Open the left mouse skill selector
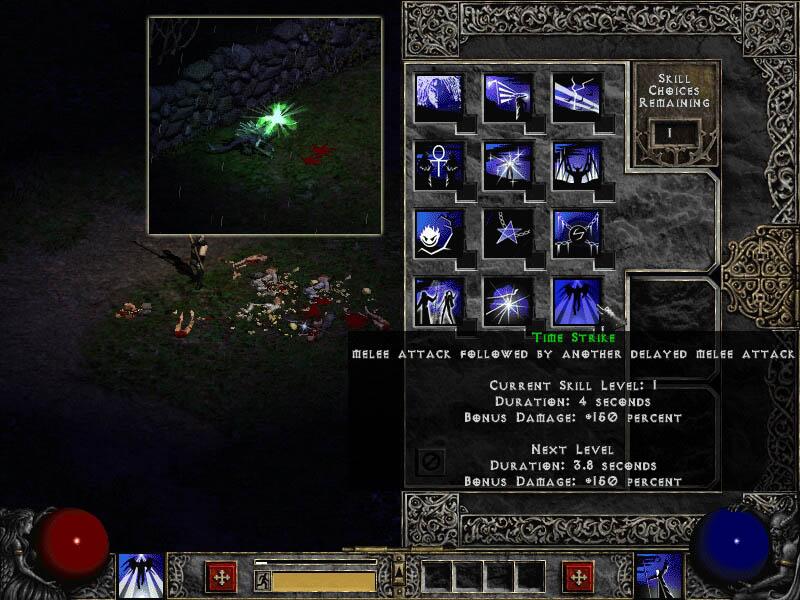 pos(141,576)
